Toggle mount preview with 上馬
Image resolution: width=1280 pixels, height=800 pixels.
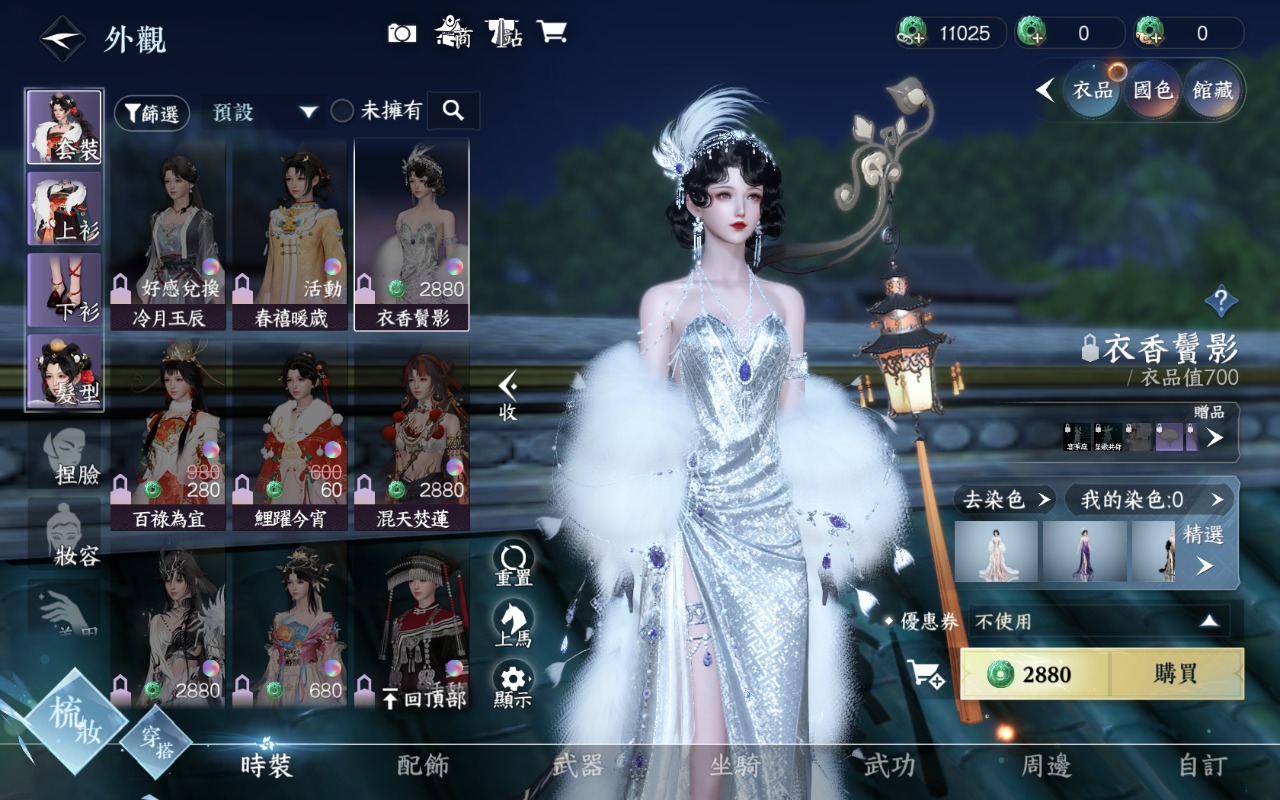coord(513,624)
